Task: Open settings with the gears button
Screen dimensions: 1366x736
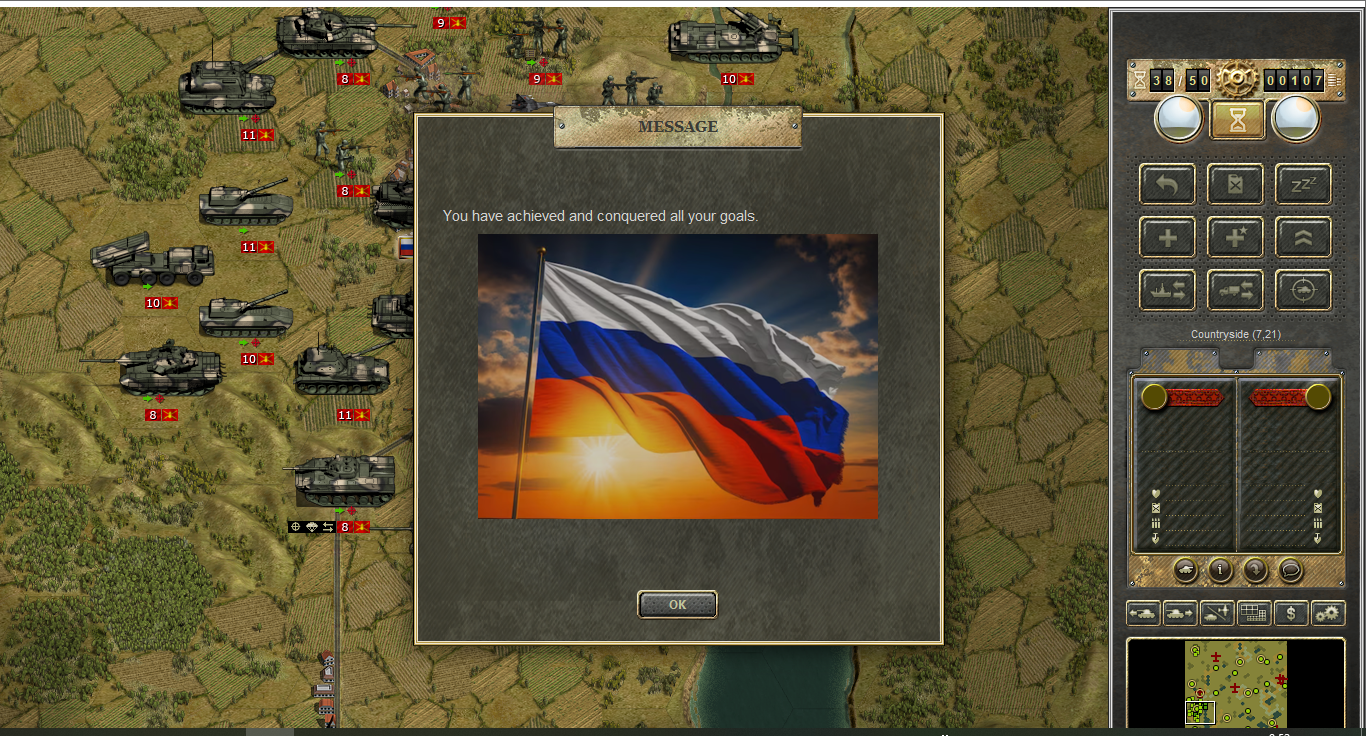Action: tap(1328, 613)
